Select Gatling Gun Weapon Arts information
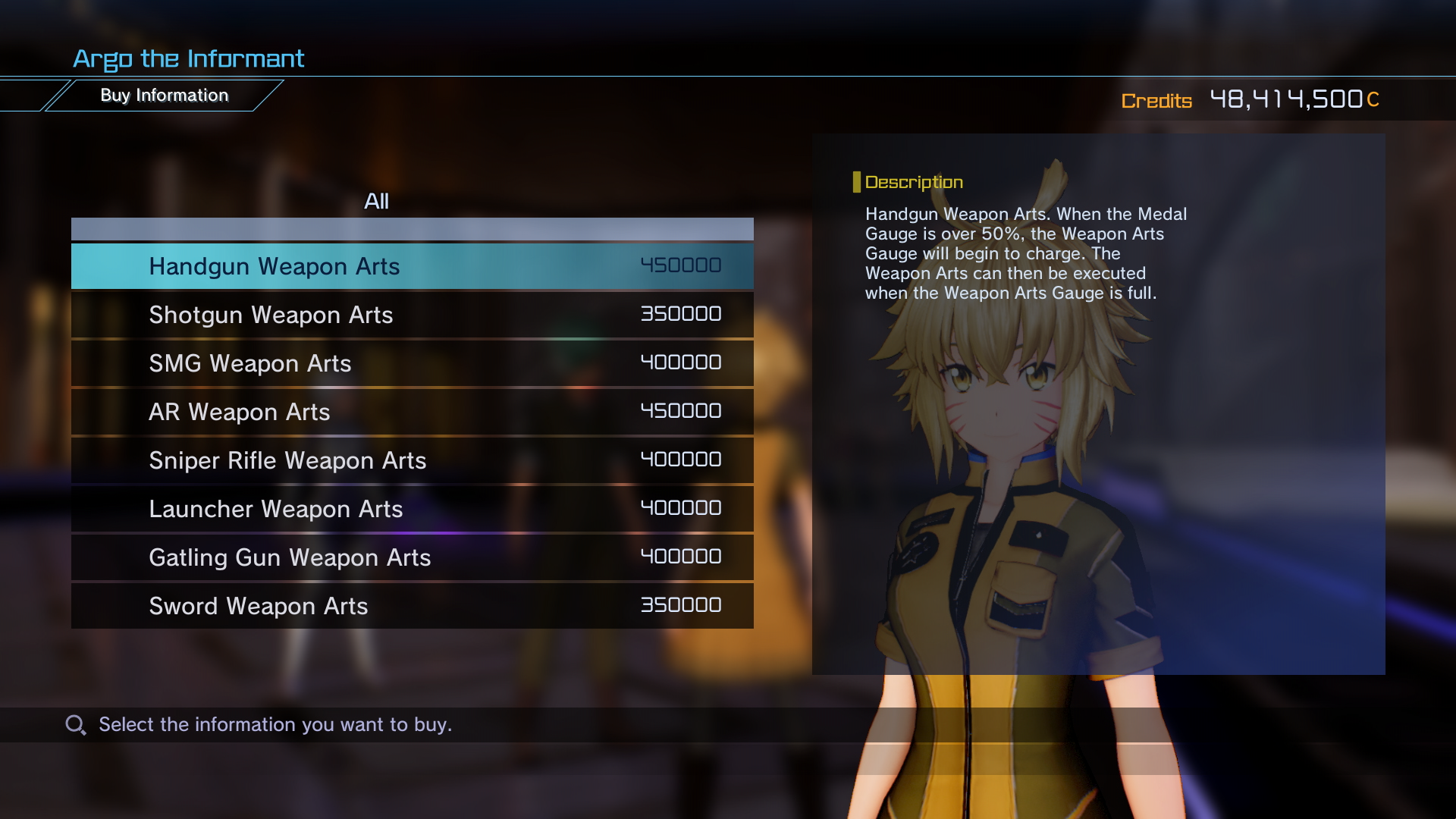The image size is (1456, 819). pyautogui.click(x=290, y=557)
